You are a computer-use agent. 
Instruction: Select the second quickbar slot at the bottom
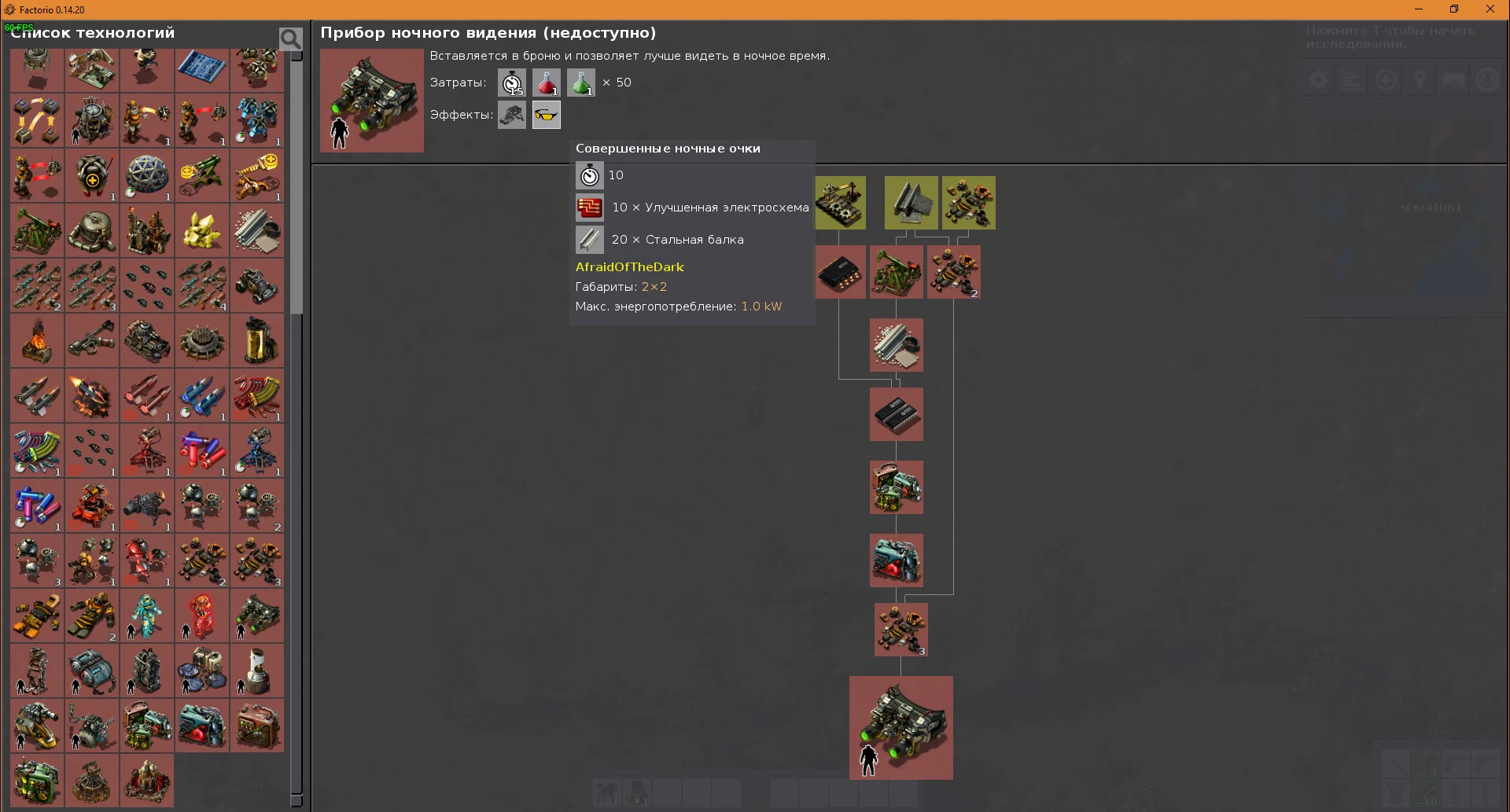pos(637,794)
